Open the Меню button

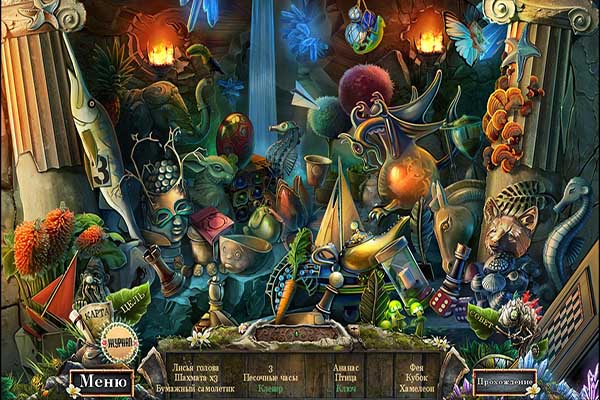(x=101, y=380)
